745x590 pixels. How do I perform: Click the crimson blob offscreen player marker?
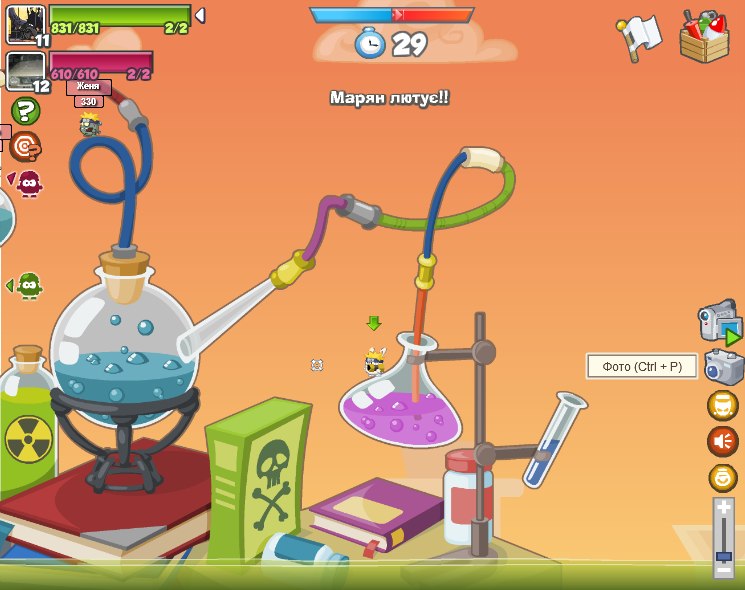pos(28,183)
